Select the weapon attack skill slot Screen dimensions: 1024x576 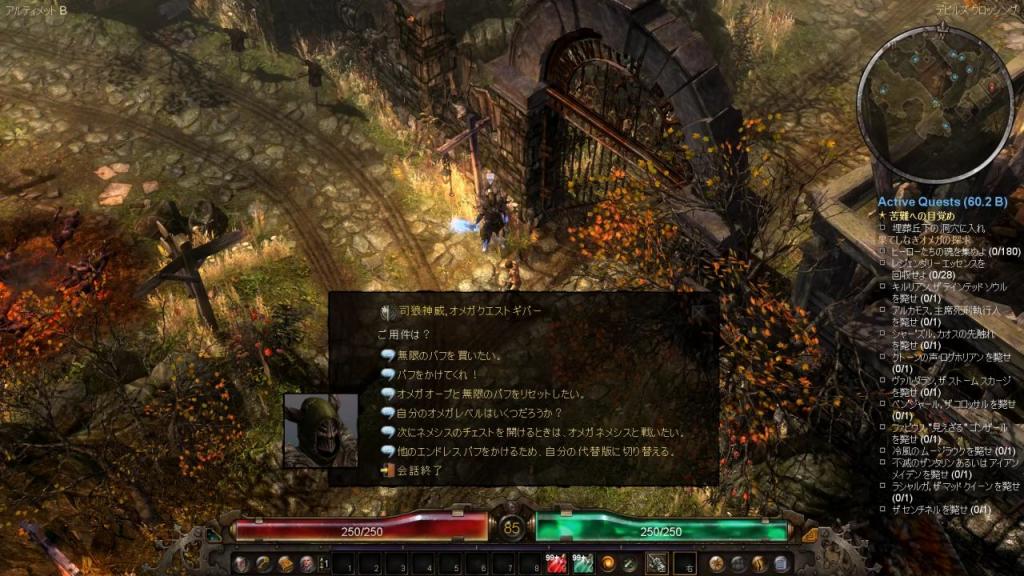657,564
